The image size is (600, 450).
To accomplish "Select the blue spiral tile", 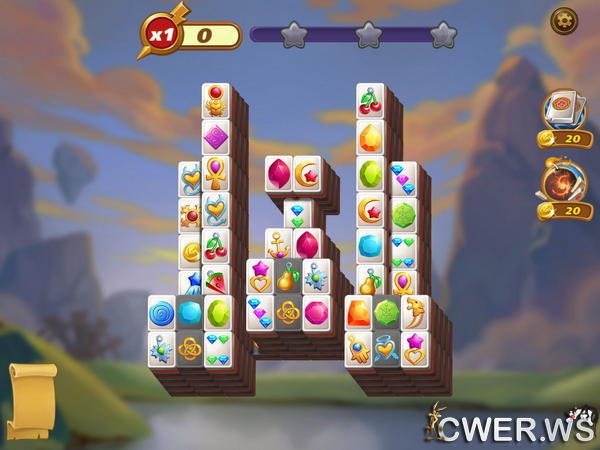I will click(162, 314).
